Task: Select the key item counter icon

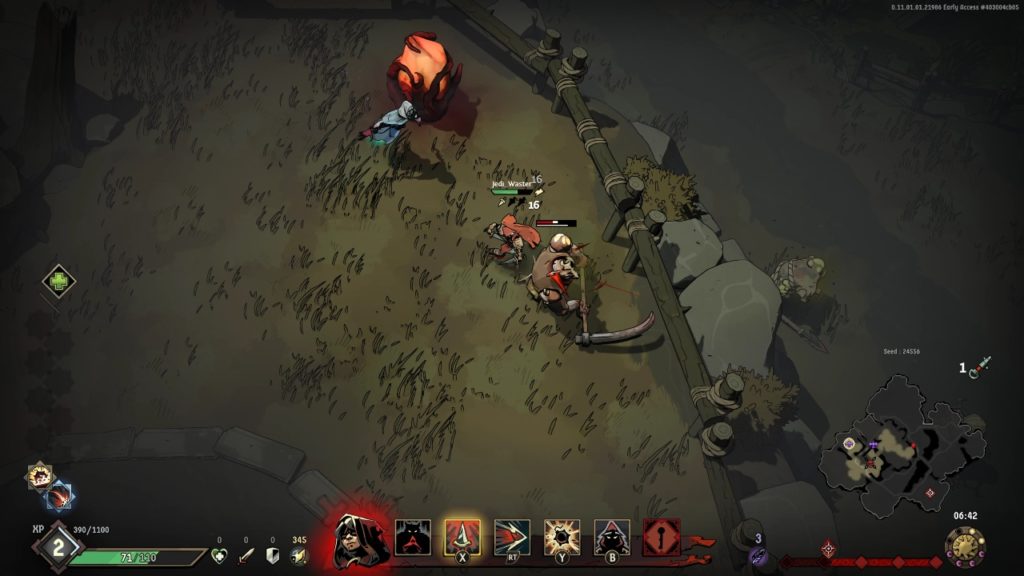Action: (x=978, y=367)
